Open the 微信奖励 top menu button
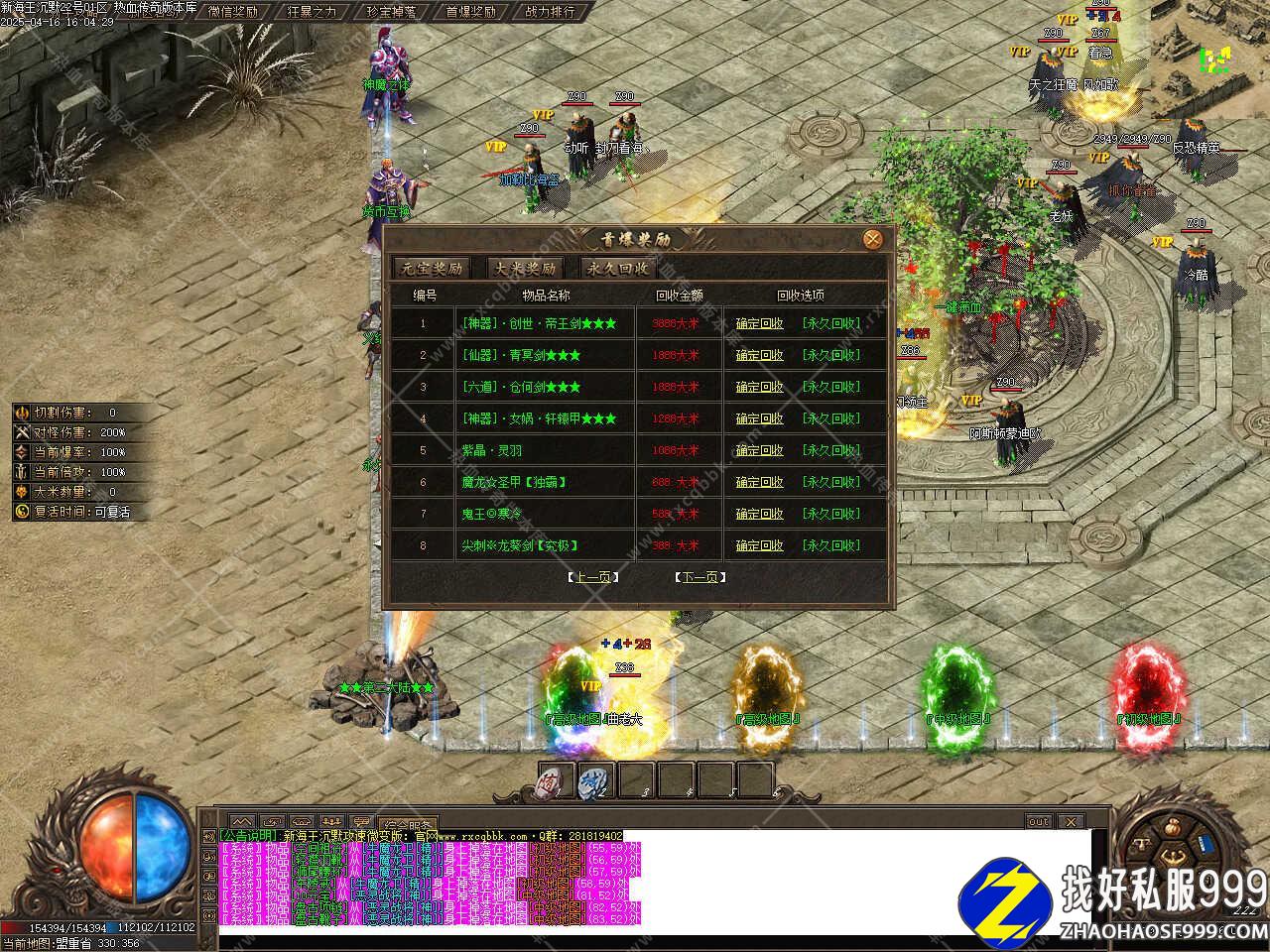The height and width of the screenshot is (952, 1270). [x=233, y=12]
